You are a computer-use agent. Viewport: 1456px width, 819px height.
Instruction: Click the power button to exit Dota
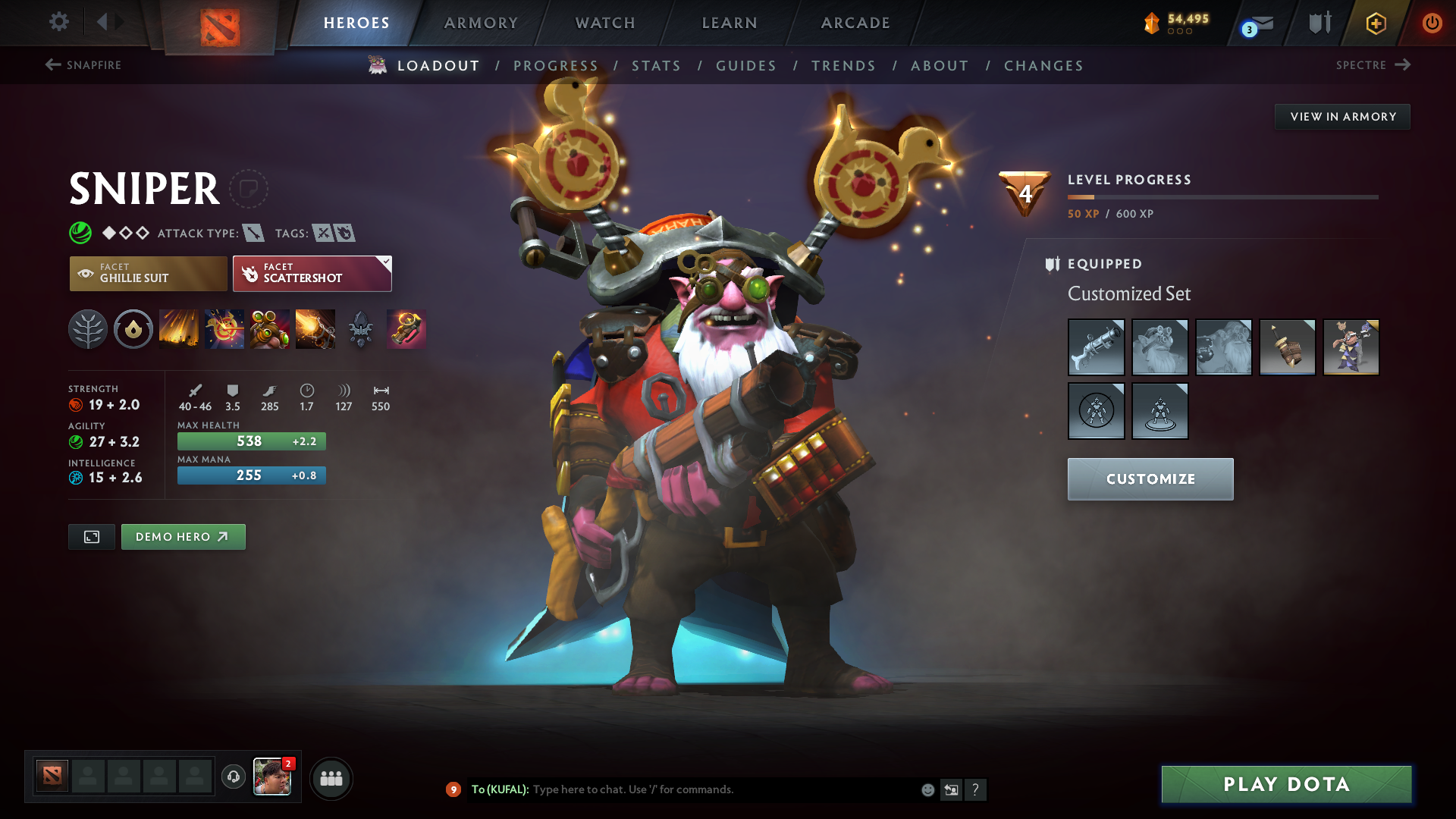tap(1432, 23)
